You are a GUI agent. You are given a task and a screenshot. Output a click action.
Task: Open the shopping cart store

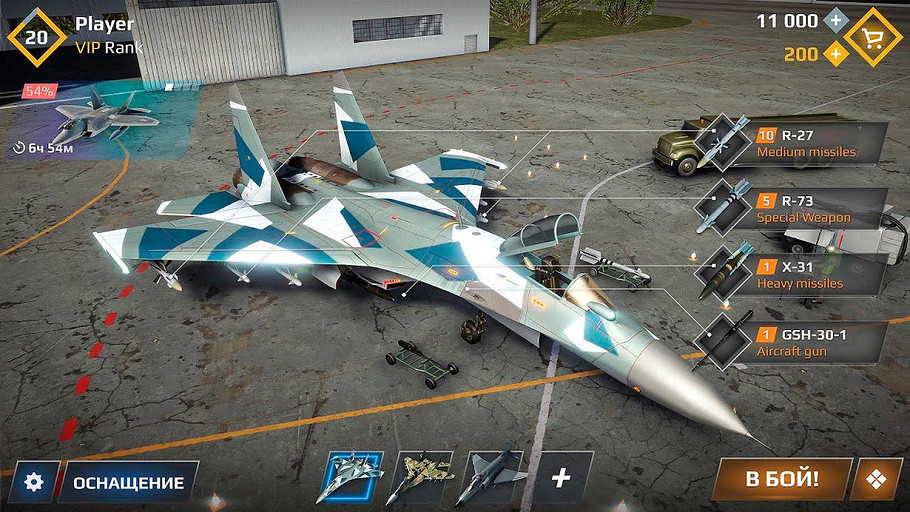pyautogui.click(x=873, y=36)
